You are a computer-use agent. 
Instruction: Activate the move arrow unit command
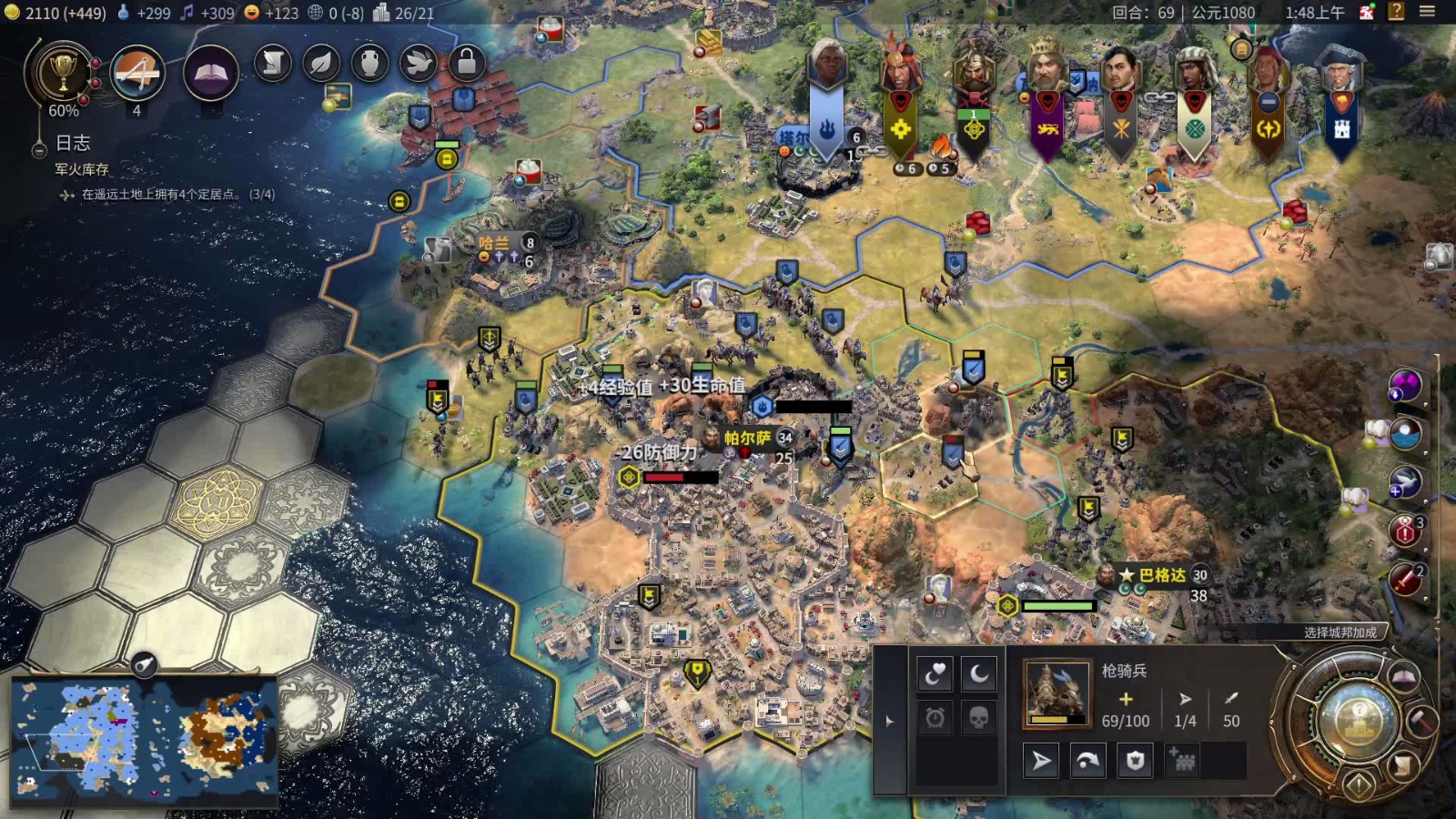click(1041, 761)
